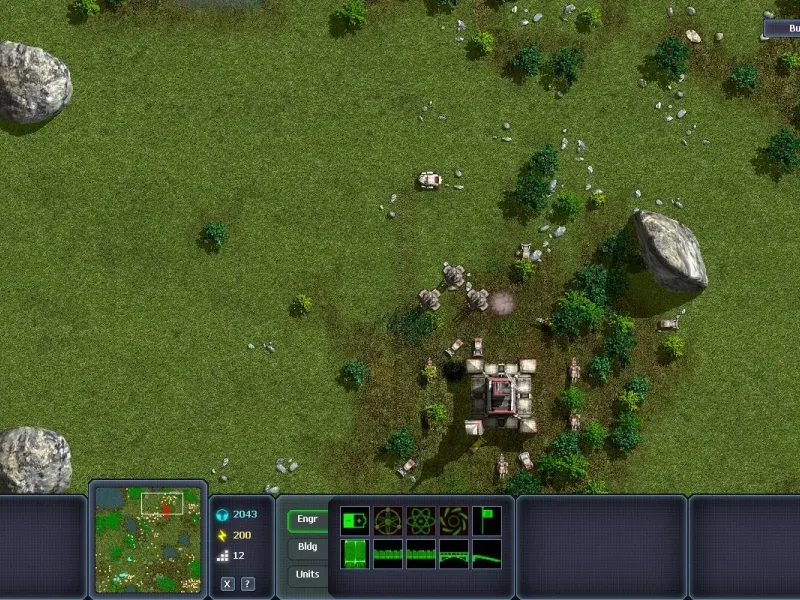Viewport: 800px width, 600px height.
Task: Select the sloped ramp build icon
Action: [x=486, y=554]
